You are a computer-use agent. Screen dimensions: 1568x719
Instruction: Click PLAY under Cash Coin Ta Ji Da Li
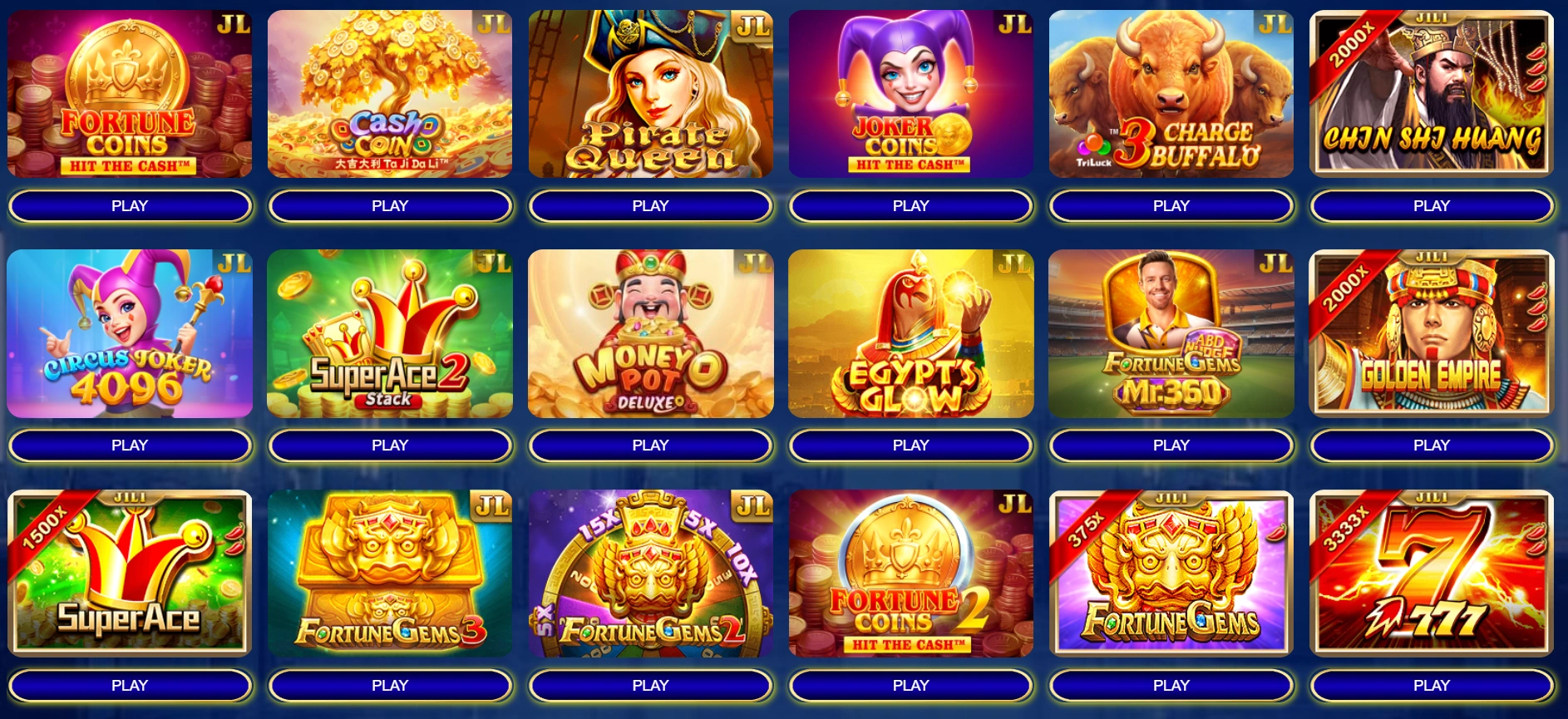point(390,205)
